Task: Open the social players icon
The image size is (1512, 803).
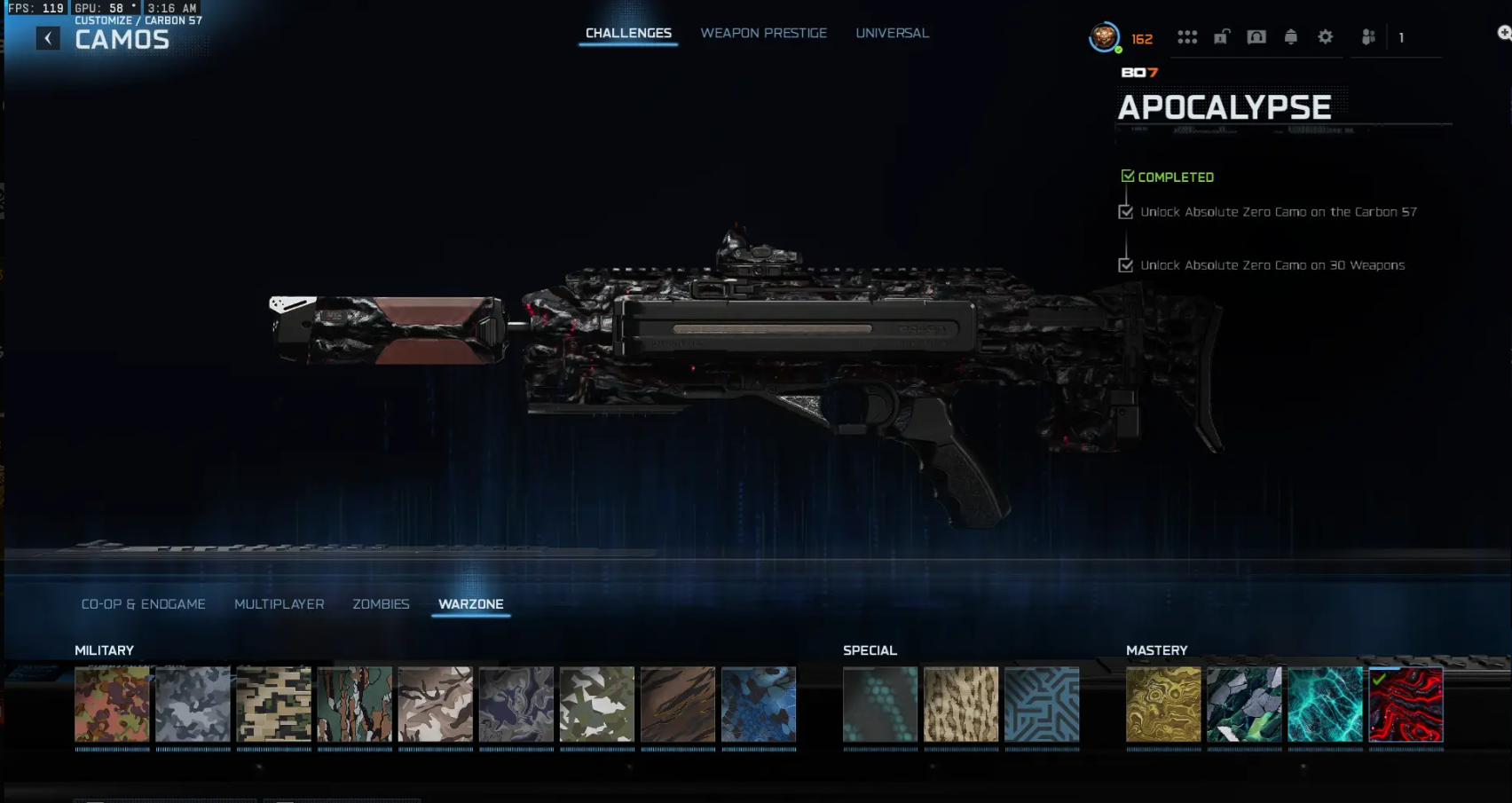Action: (1368, 37)
